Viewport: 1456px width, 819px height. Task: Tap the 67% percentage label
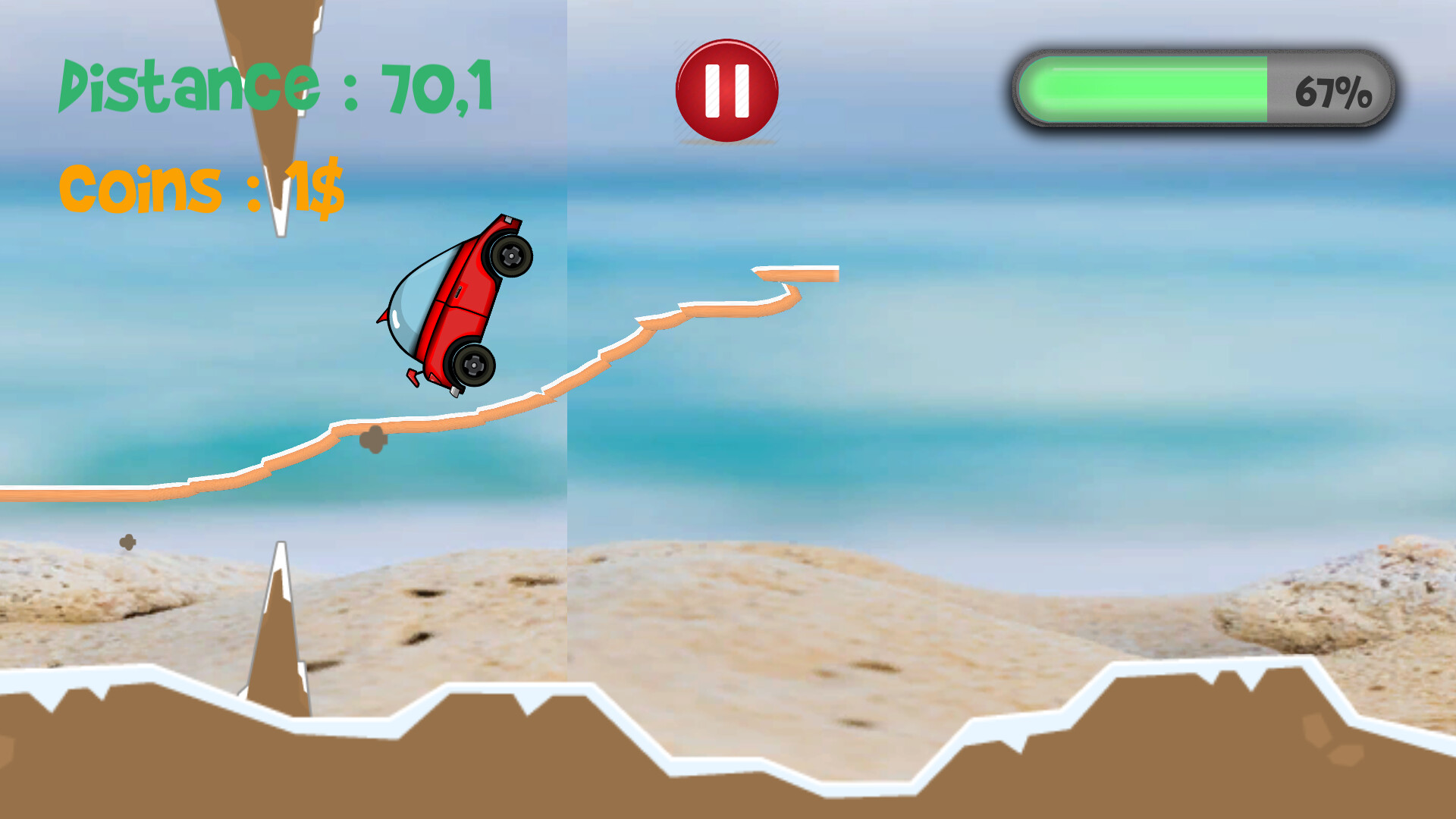1335,91
